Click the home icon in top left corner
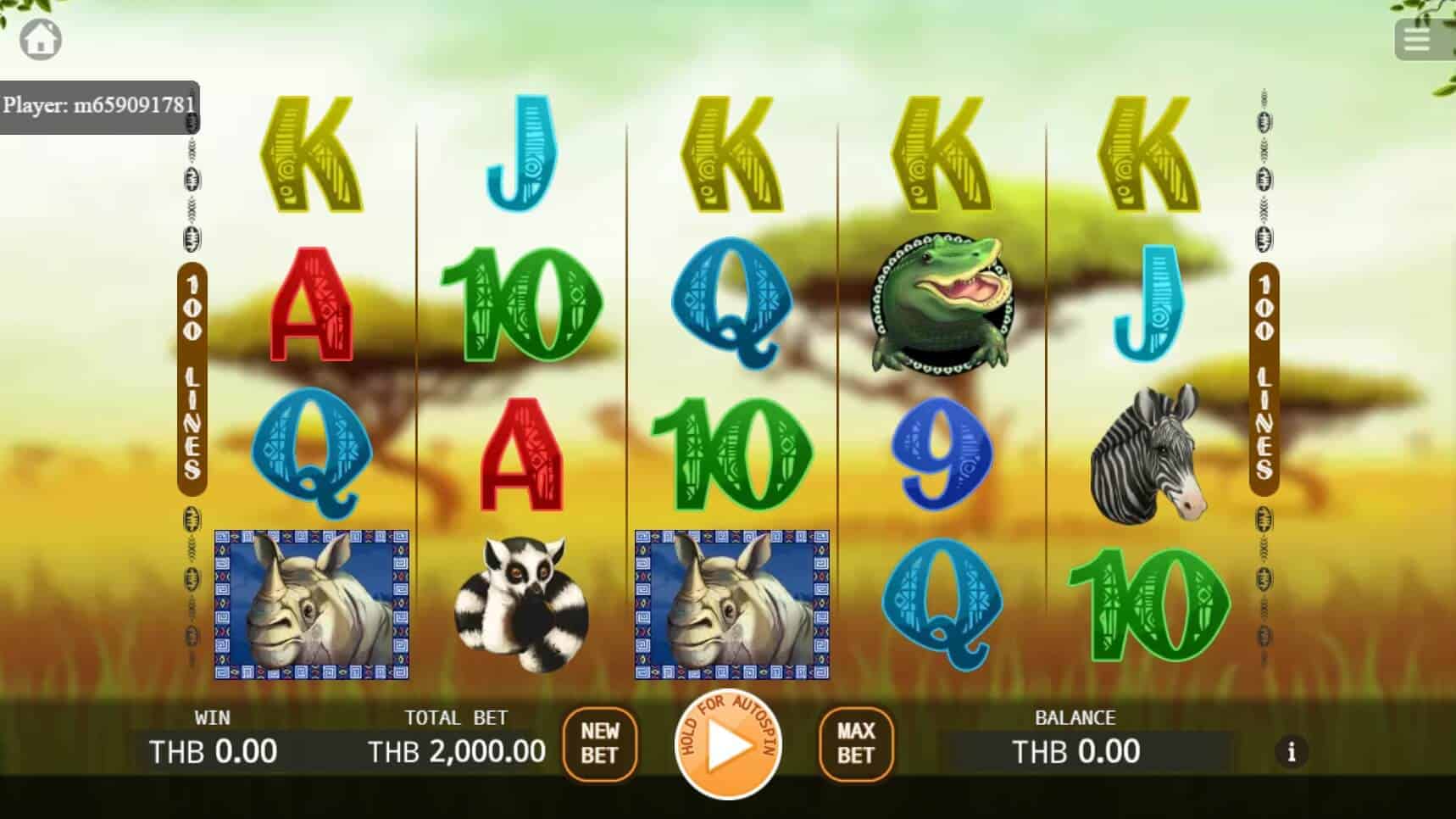Screen dimensions: 1456x819 40,39
